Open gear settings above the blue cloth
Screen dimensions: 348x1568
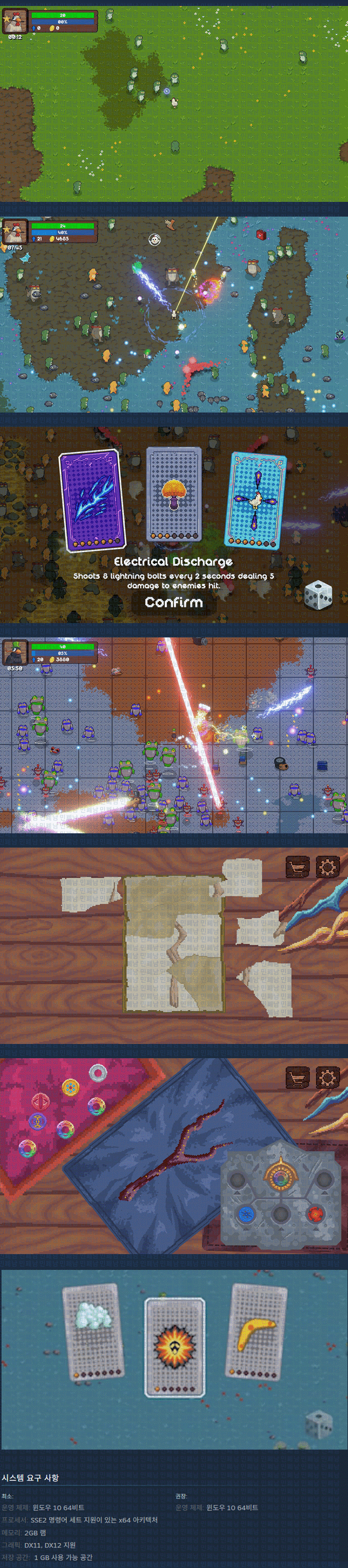327,1078
